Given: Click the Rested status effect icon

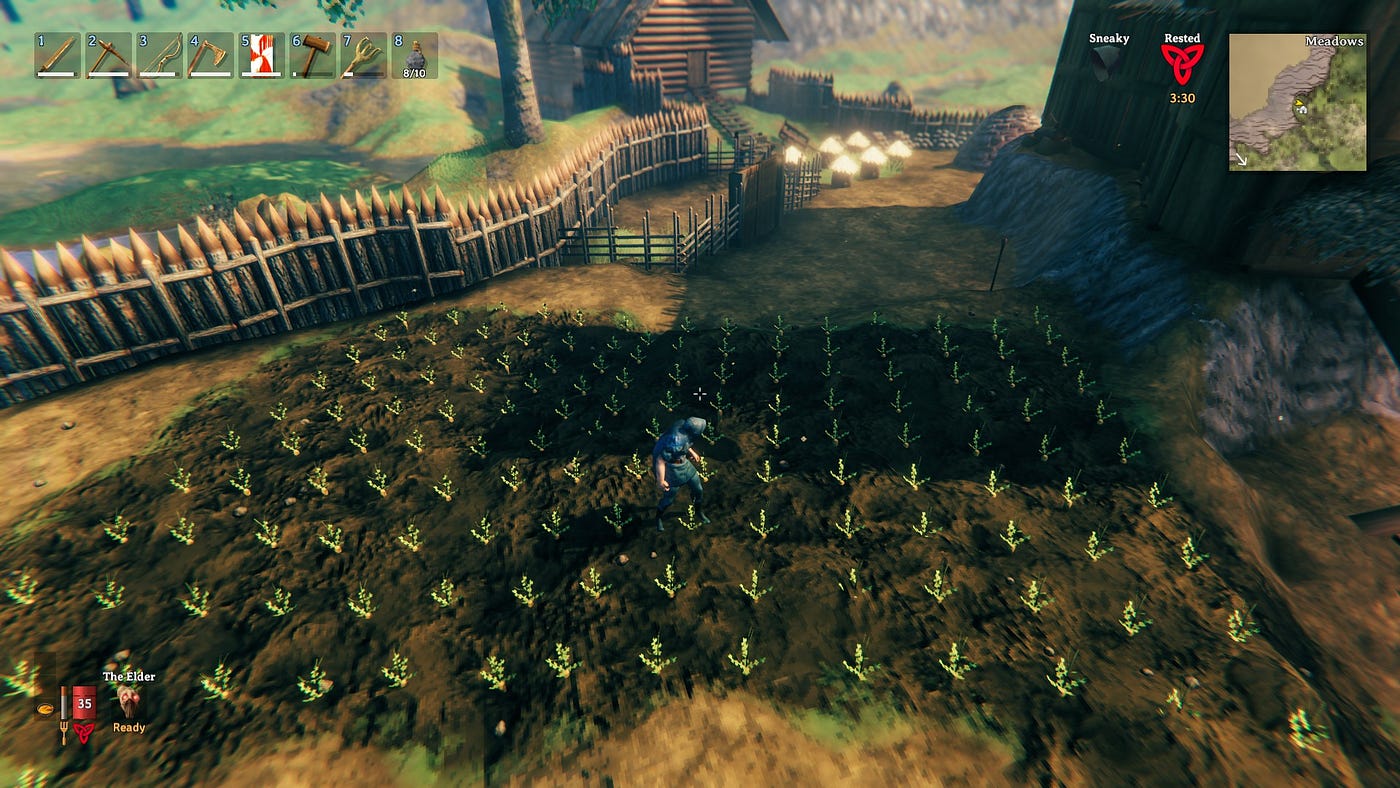Looking at the screenshot, I should [1182, 64].
